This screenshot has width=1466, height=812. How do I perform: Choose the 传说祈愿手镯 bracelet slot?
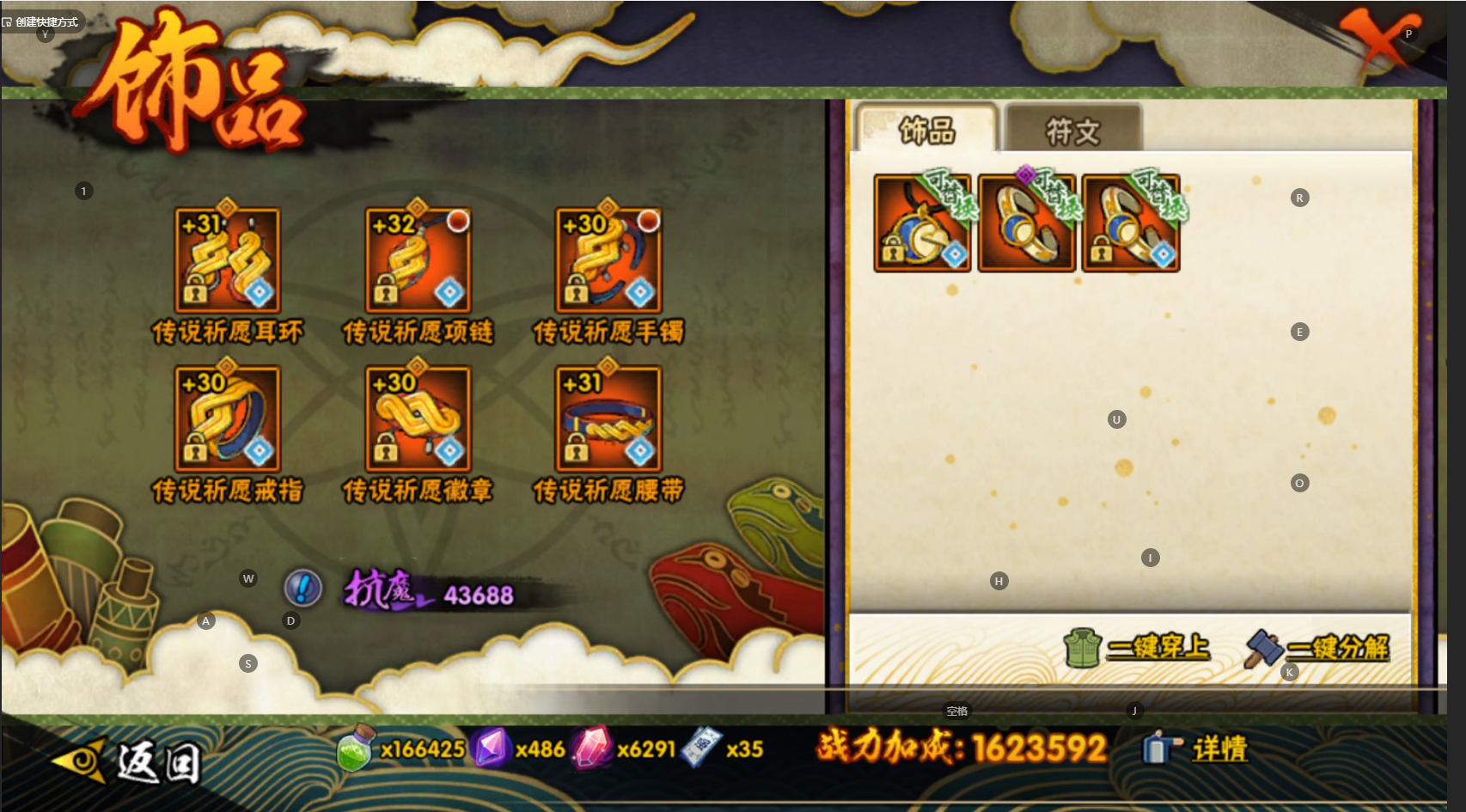609,261
